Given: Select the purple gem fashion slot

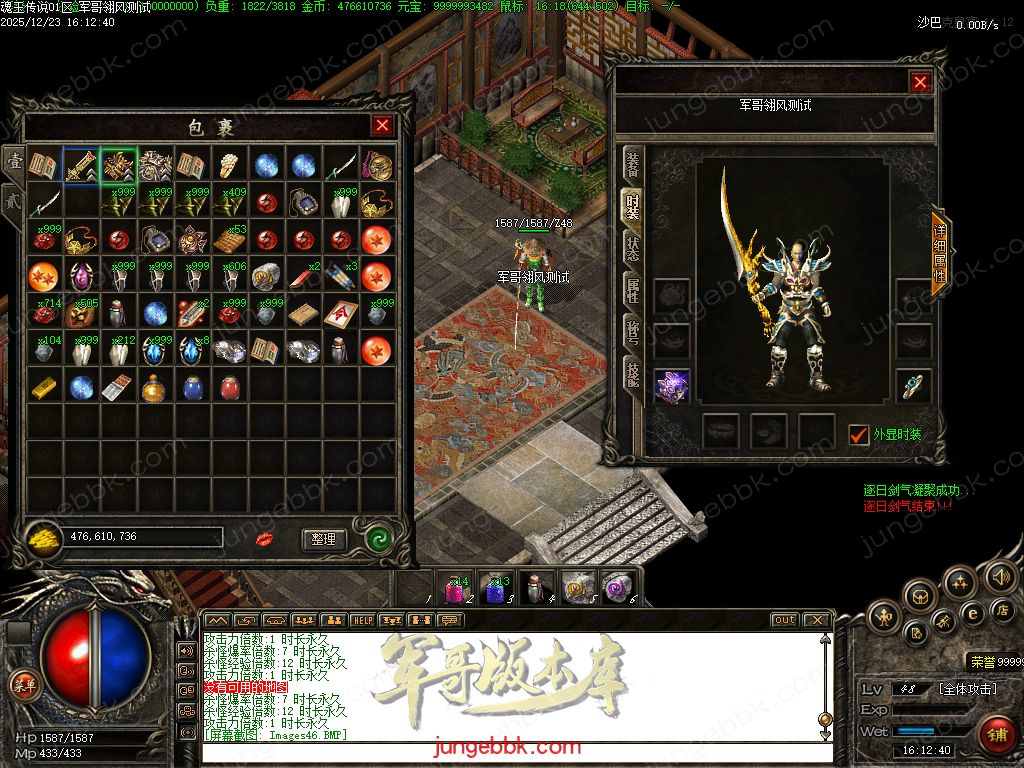Looking at the screenshot, I should click(x=672, y=386).
